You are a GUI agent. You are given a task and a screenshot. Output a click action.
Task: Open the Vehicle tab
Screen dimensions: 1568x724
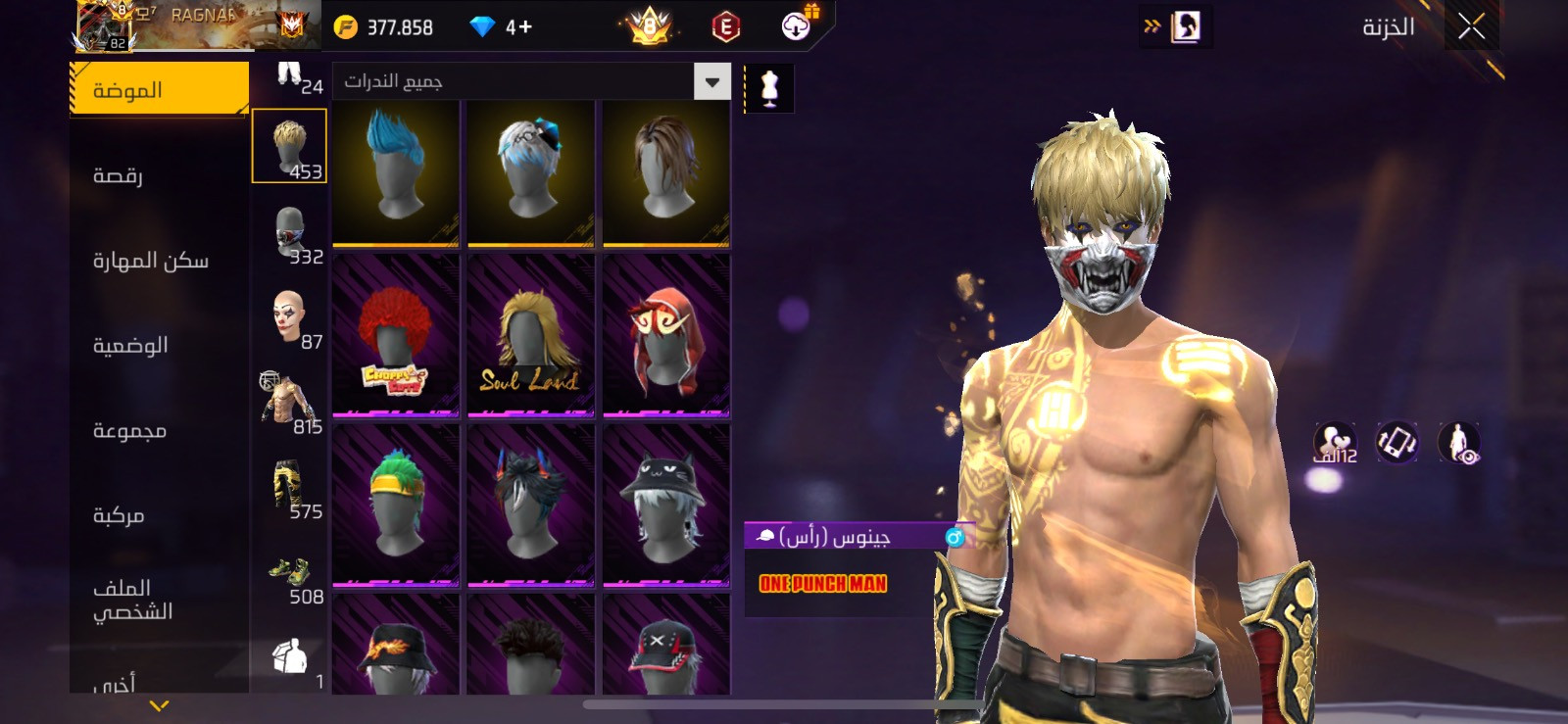tap(119, 515)
